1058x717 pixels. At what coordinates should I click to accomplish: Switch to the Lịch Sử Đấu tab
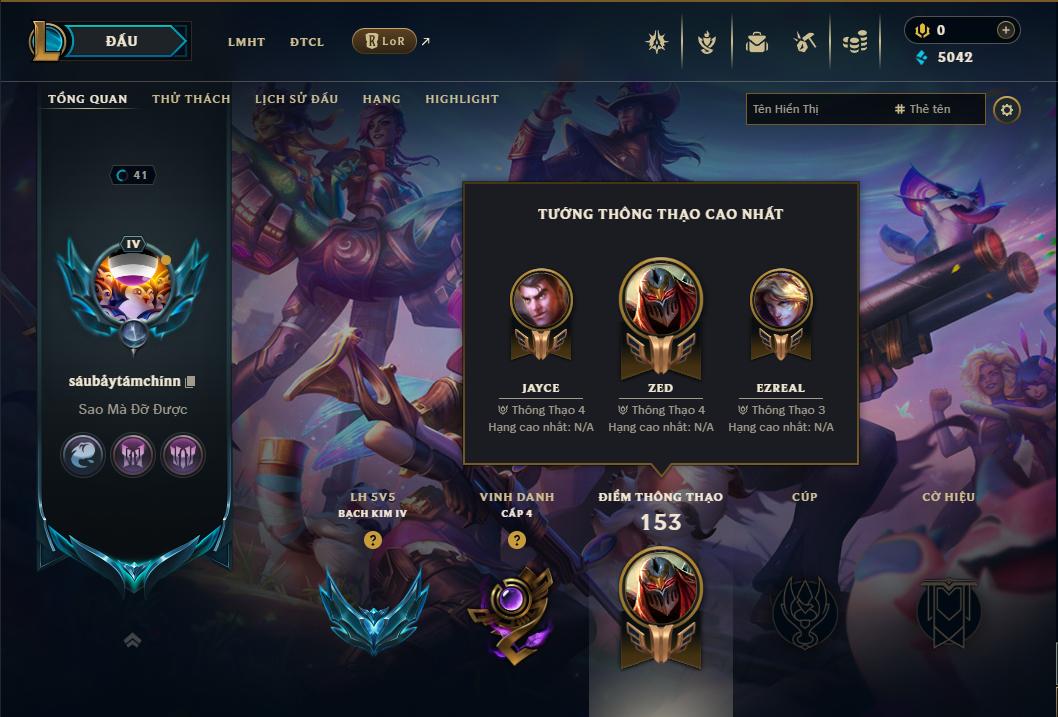pyautogui.click(x=296, y=99)
